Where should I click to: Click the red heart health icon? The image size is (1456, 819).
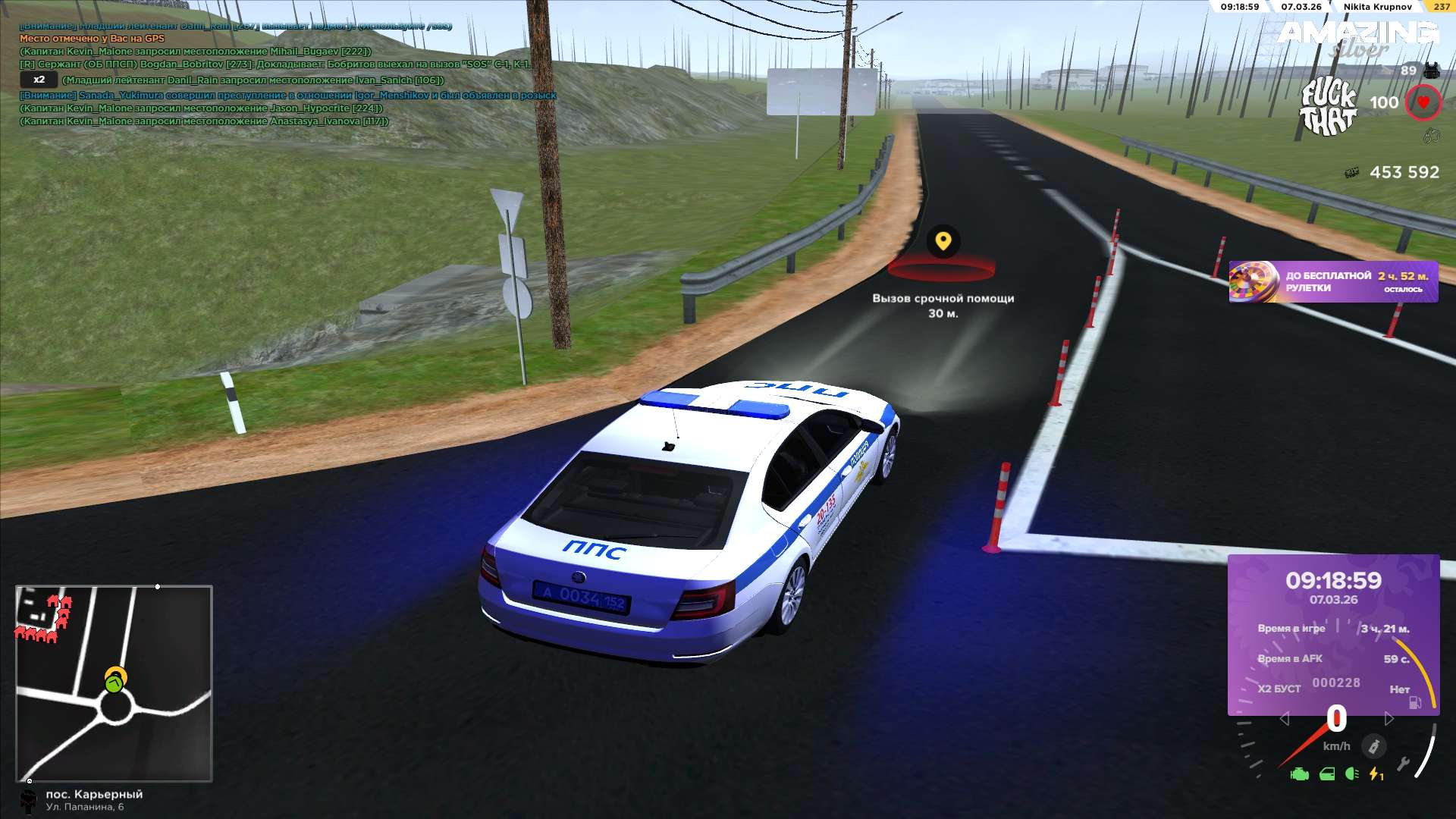[x=1423, y=102]
